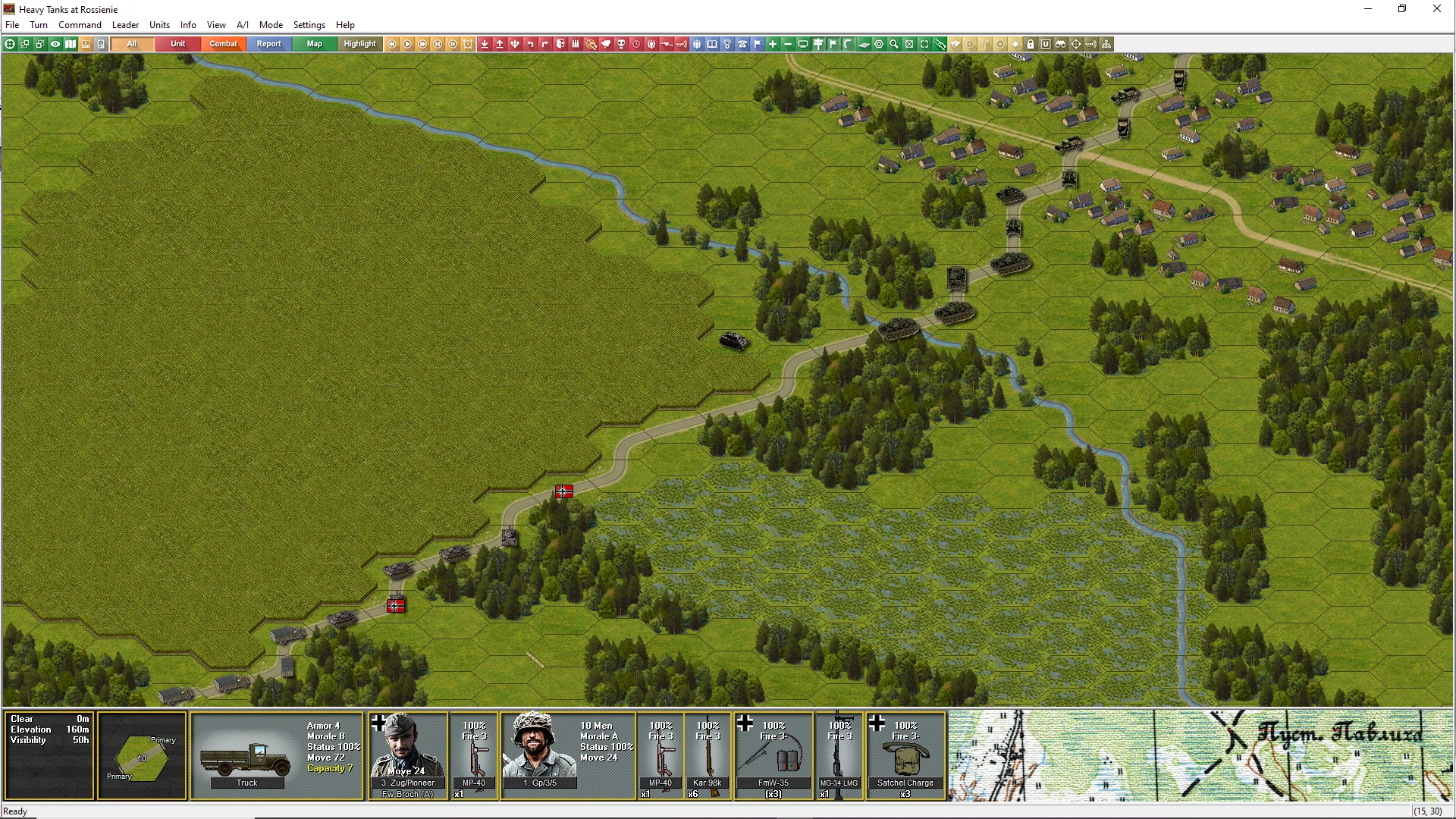Click the alarm clock toolbar icon
The image size is (1456, 819).
point(468,44)
